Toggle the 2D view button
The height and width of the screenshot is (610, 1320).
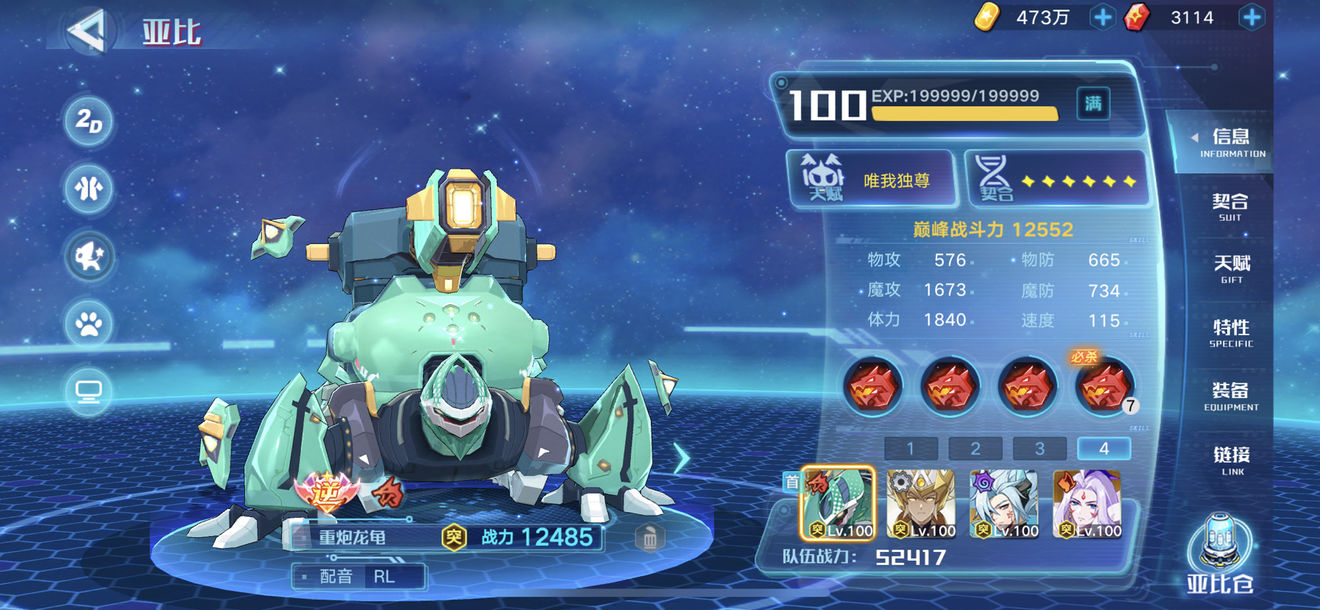pyautogui.click(x=89, y=122)
